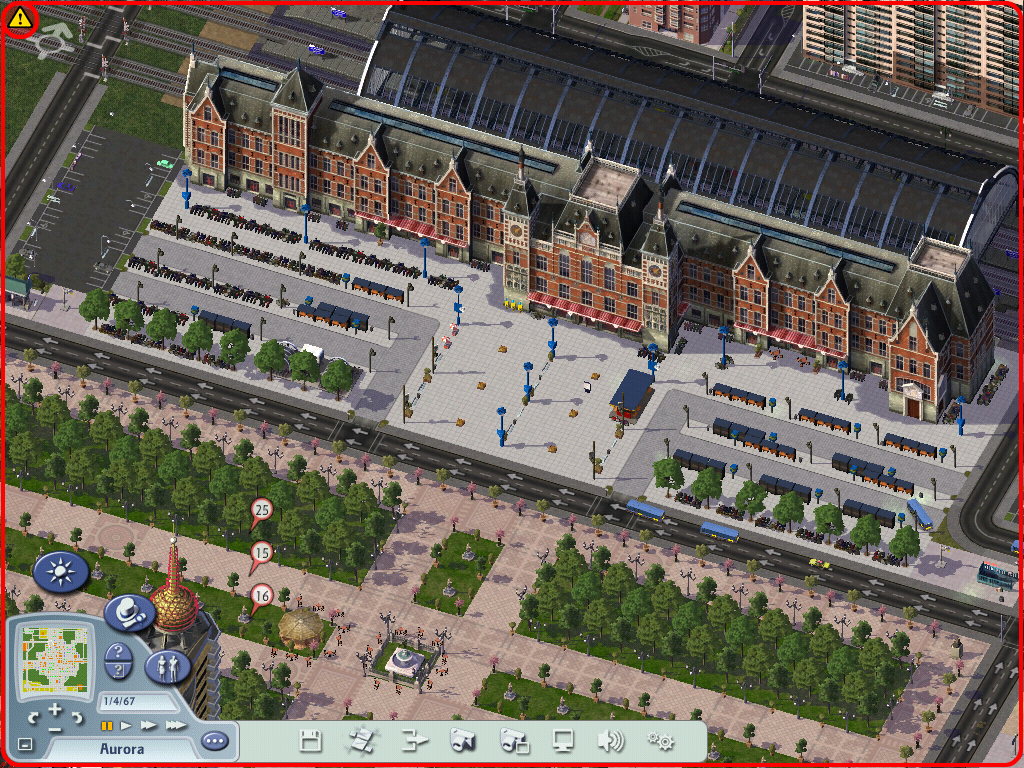Open game settings gears icon
Screen dimensions: 1024x768
660,741
